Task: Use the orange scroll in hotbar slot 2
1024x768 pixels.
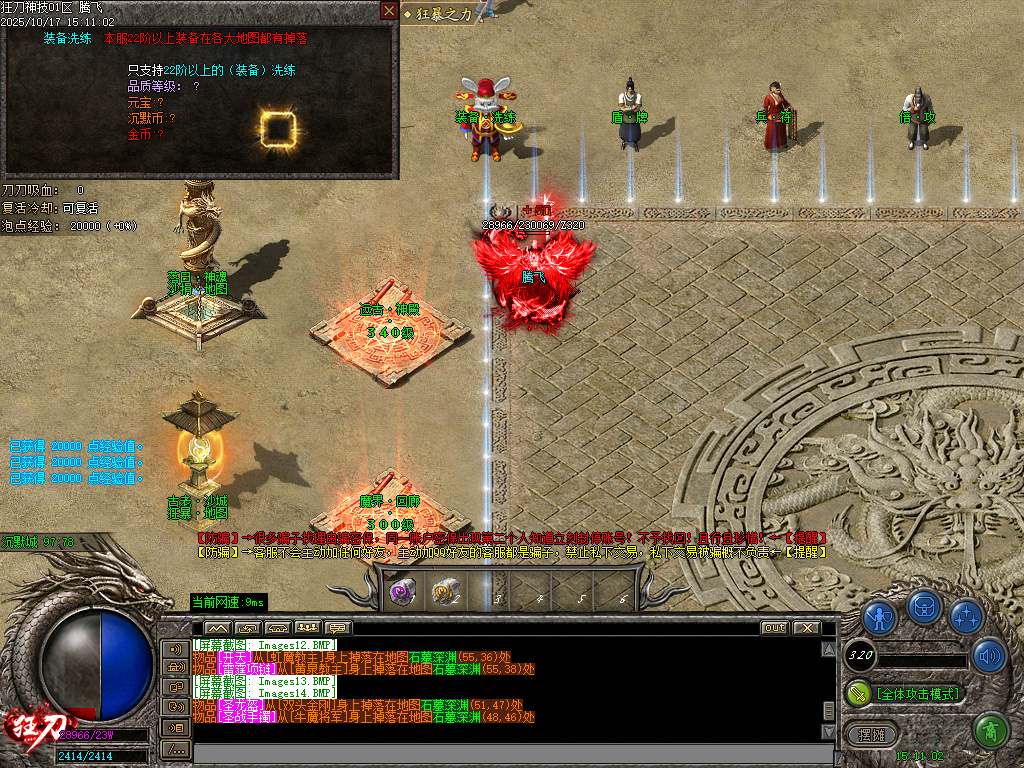Action: pos(445,592)
